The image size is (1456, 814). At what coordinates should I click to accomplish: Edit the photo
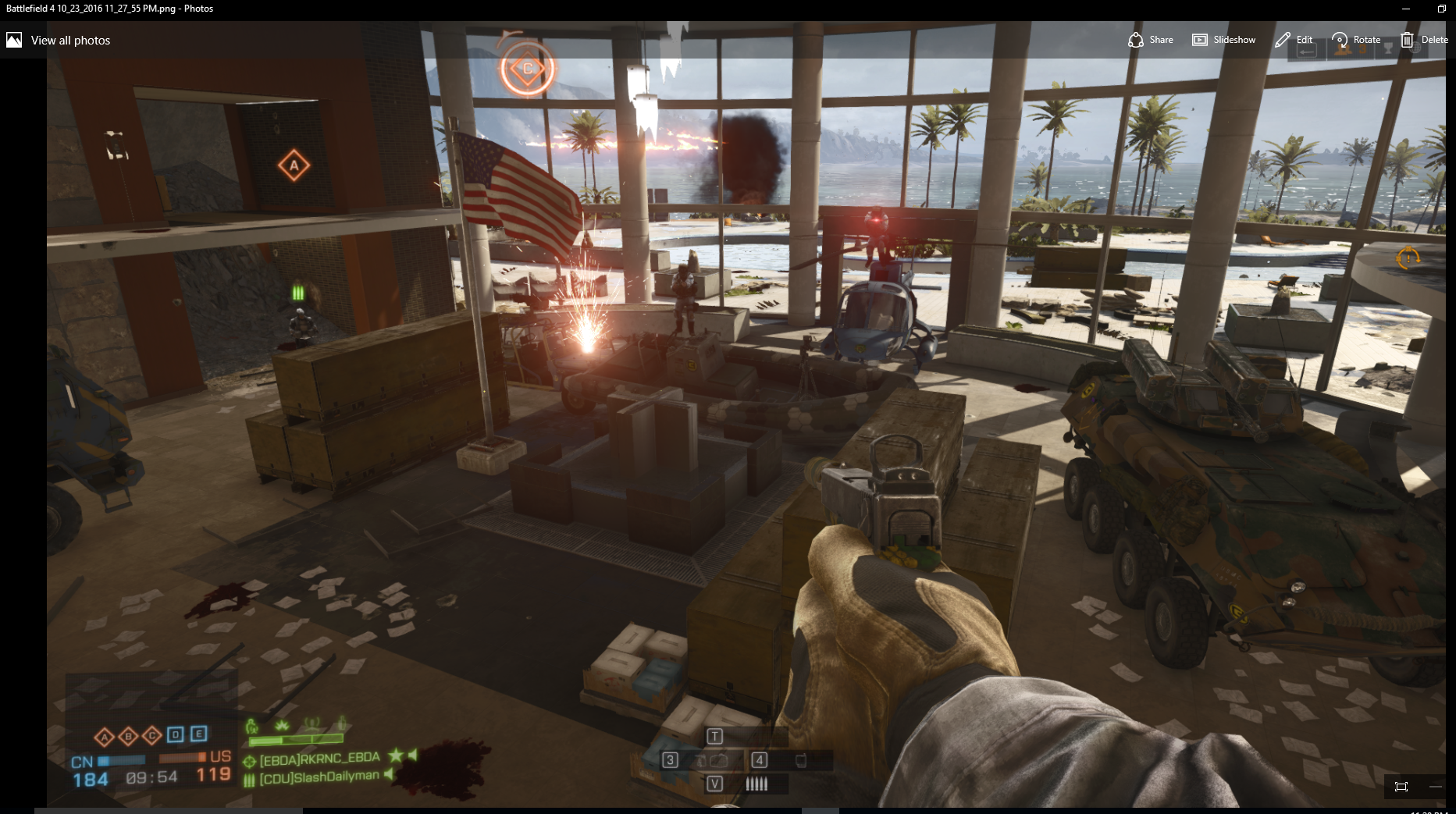tap(1294, 40)
